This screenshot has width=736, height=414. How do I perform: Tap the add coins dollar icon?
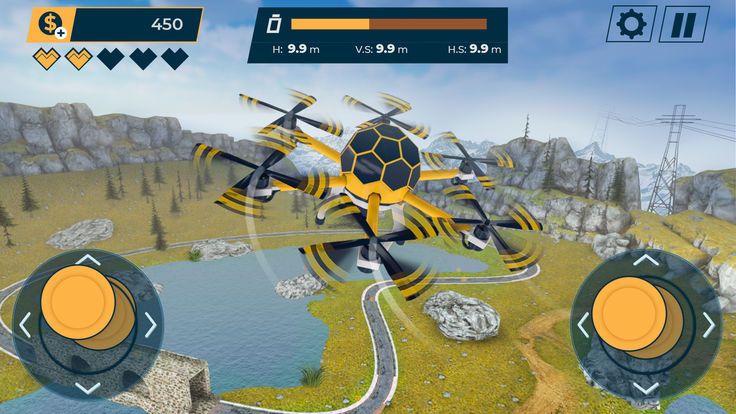point(48,25)
